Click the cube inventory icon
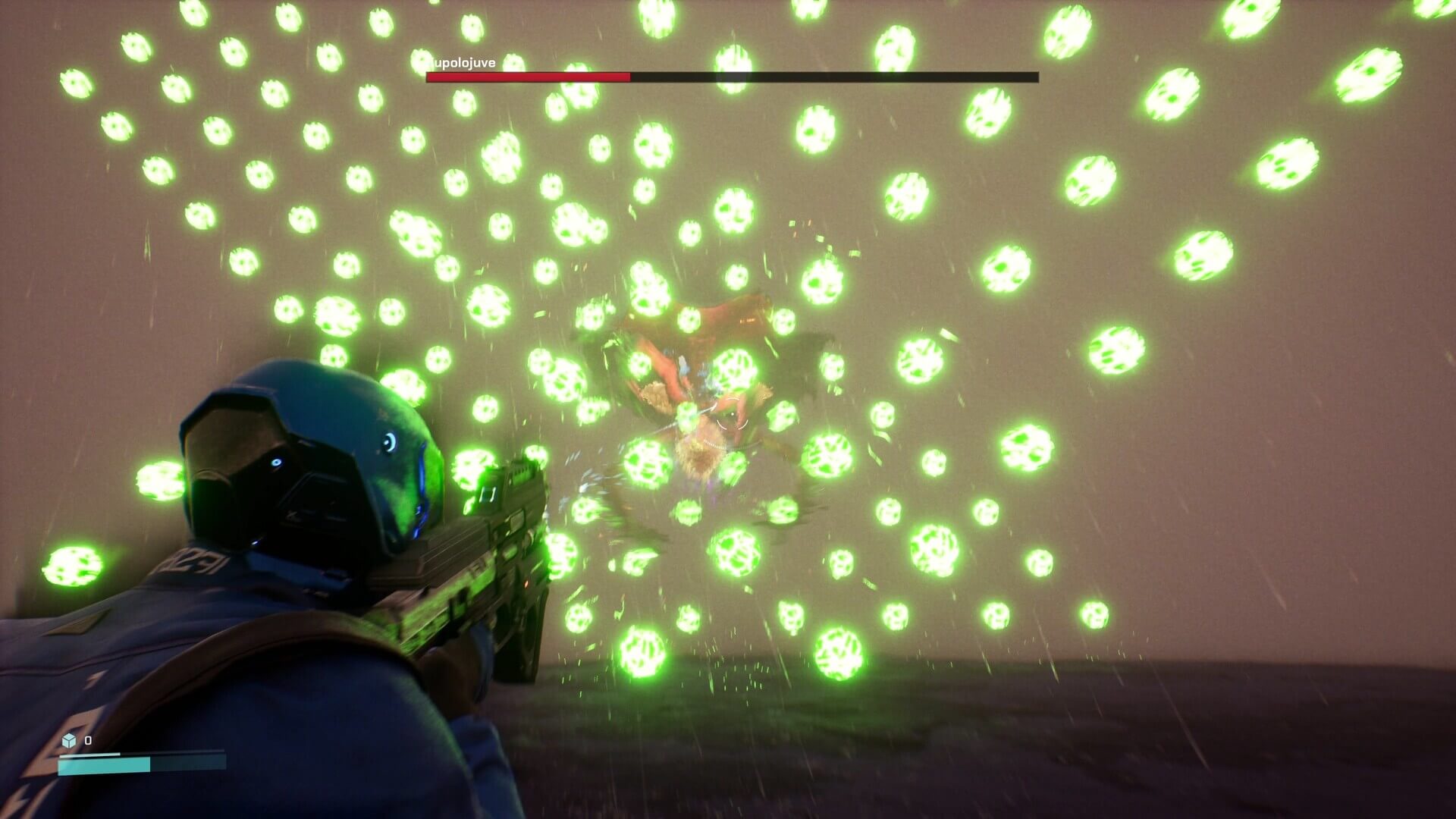Image resolution: width=1456 pixels, height=819 pixels. point(70,740)
